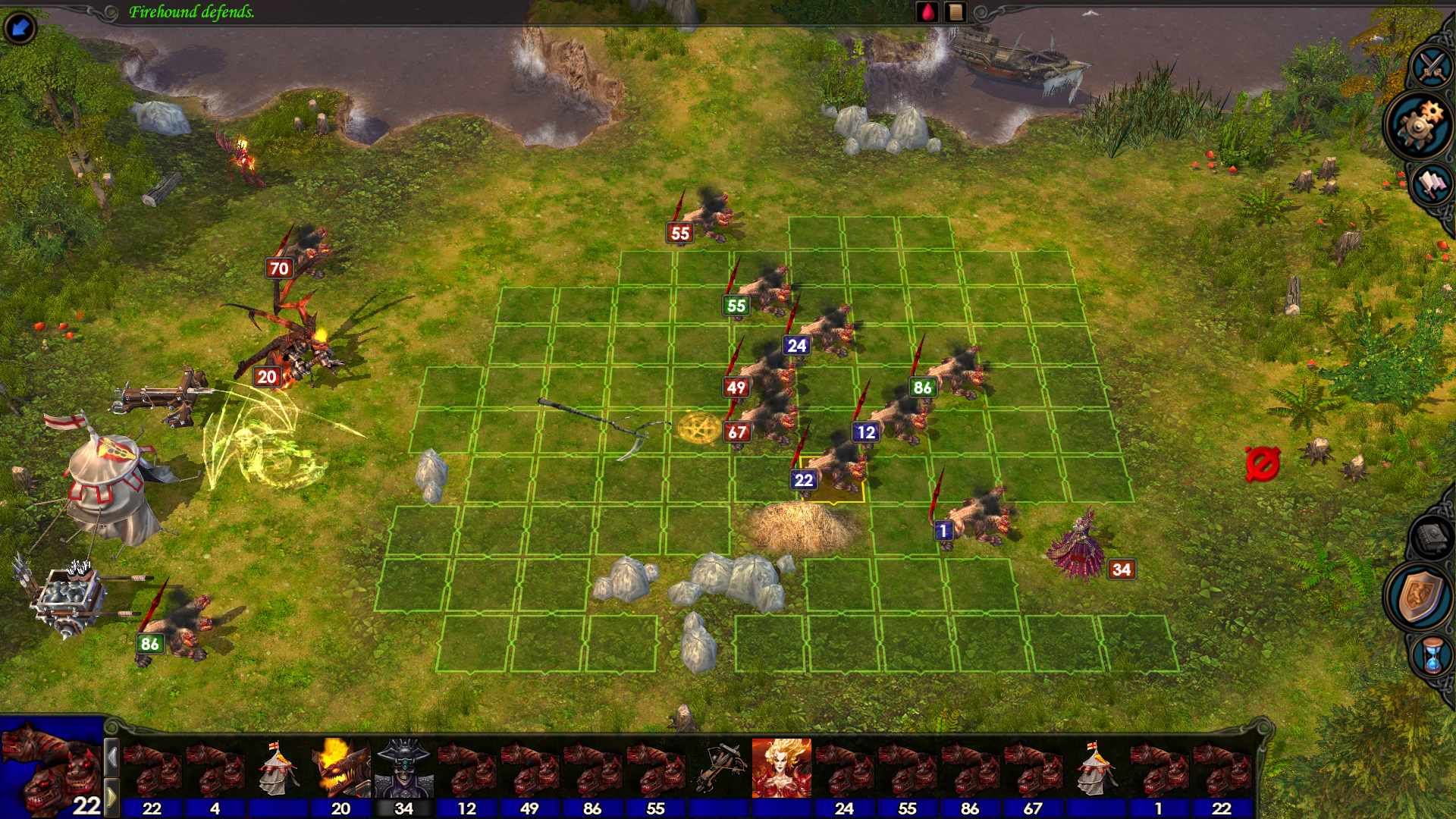Select the ballista portrait in the turn order bar
This screenshot has height=819, width=1456.
(x=723, y=767)
